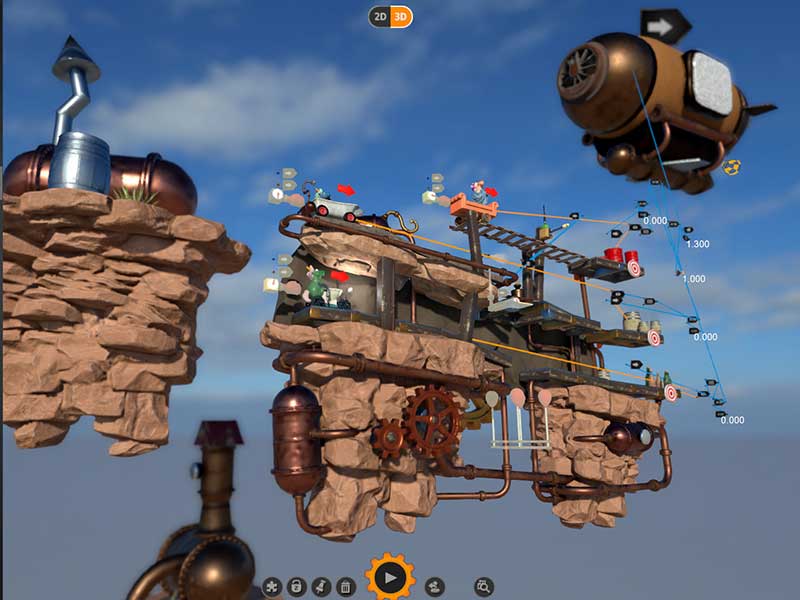Image resolution: width=800 pixels, height=600 pixels.
Task: Click the trash can delete button
Action: pos(345,587)
